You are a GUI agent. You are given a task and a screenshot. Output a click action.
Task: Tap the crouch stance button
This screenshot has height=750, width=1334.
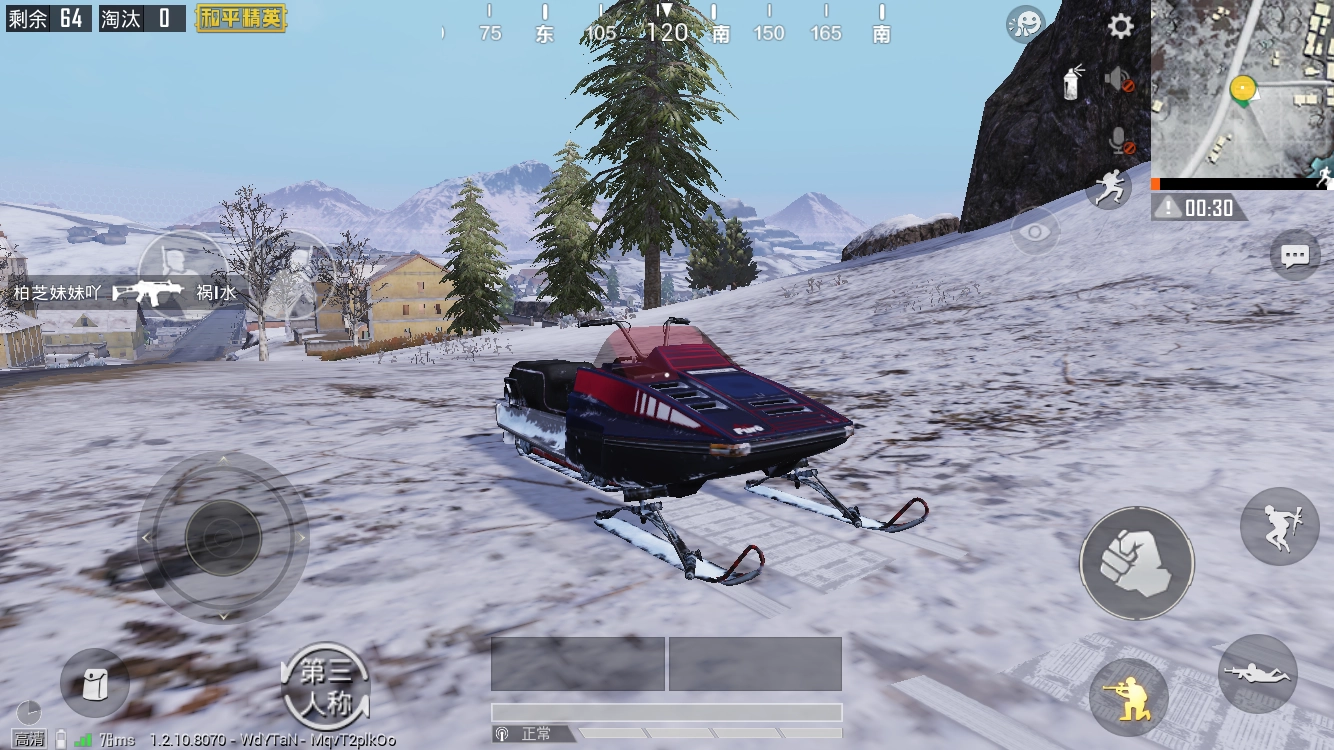point(1129,696)
